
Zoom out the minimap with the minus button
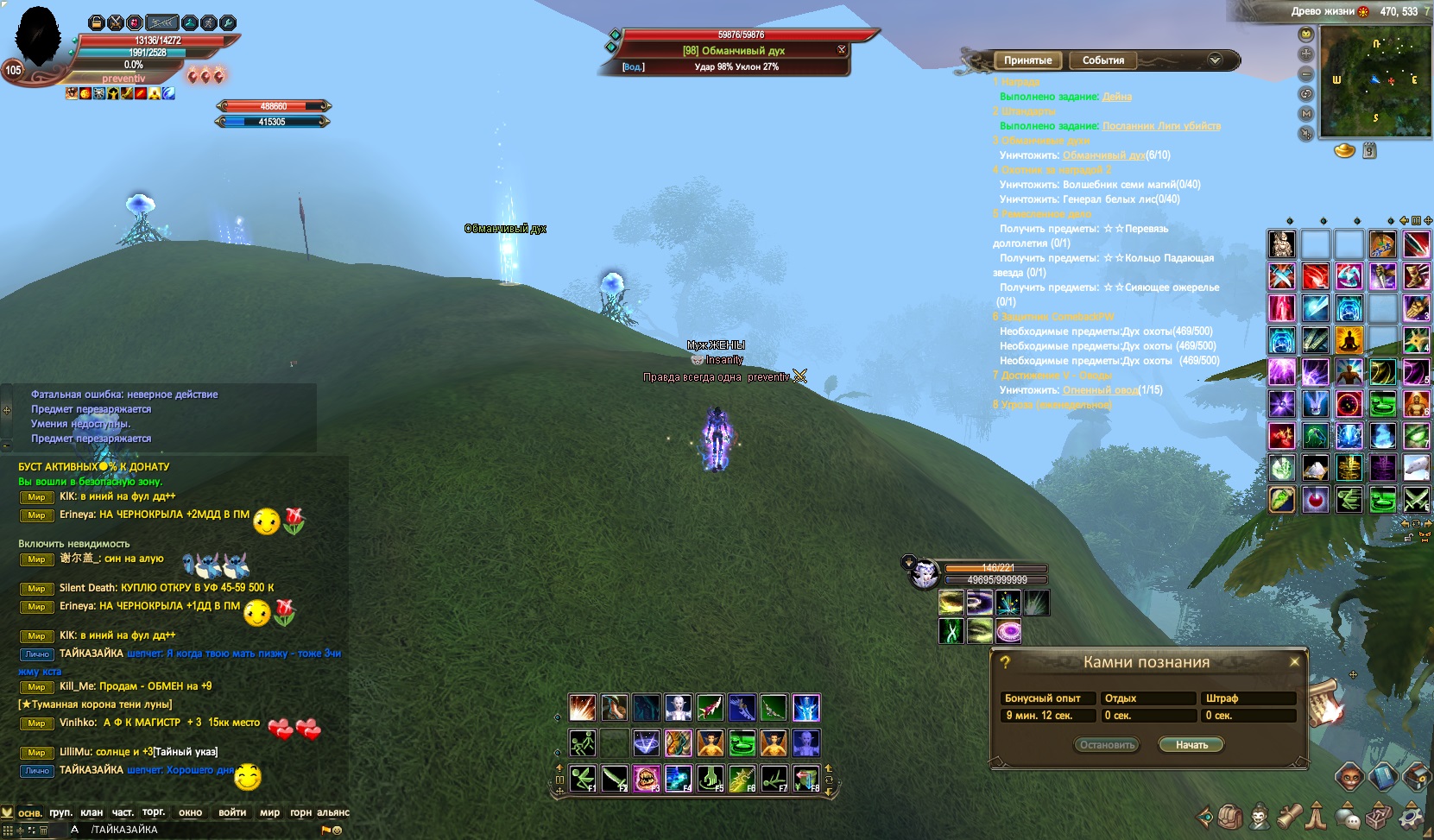(1306, 74)
